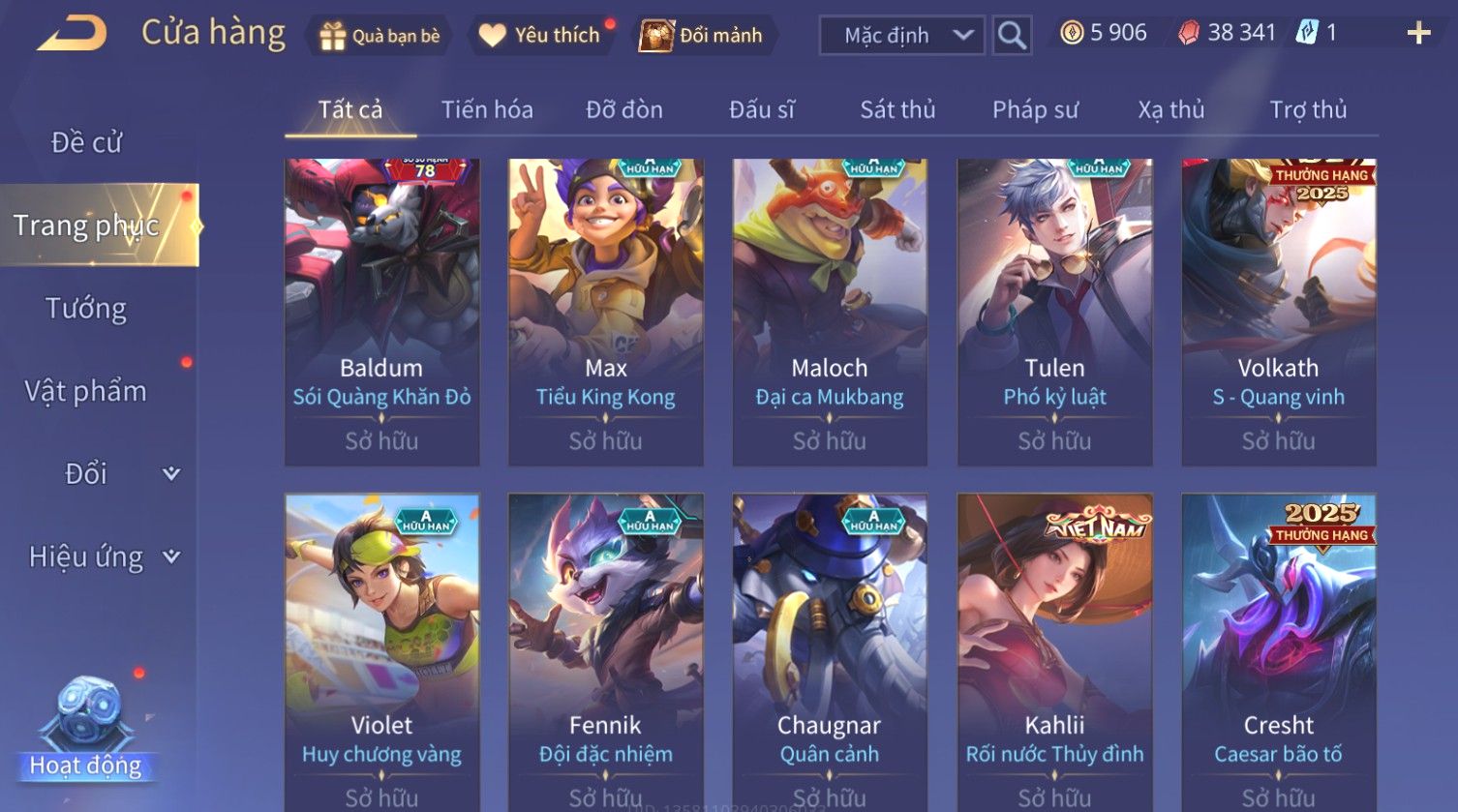Image resolution: width=1458 pixels, height=812 pixels.
Task: Switch to the Đỡ đòn tab
Action: pos(624,110)
